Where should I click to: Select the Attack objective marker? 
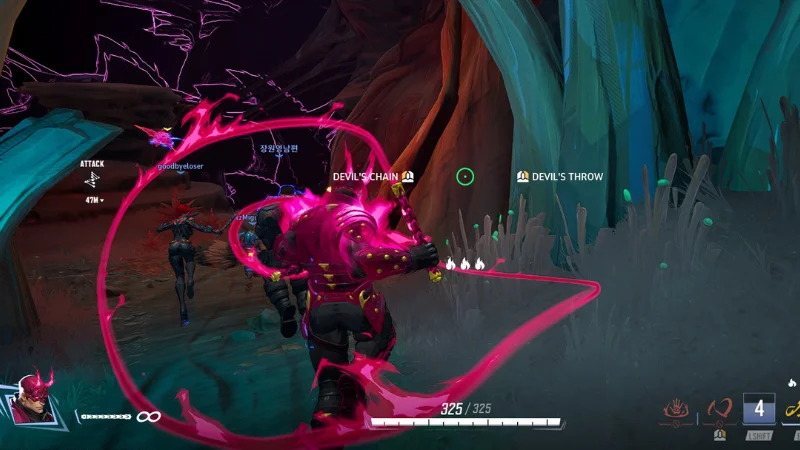[92, 179]
